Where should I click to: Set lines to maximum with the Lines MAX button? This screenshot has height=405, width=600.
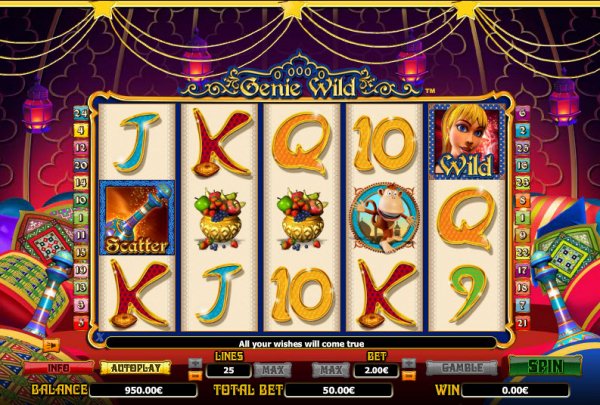(x=271, y=370)
